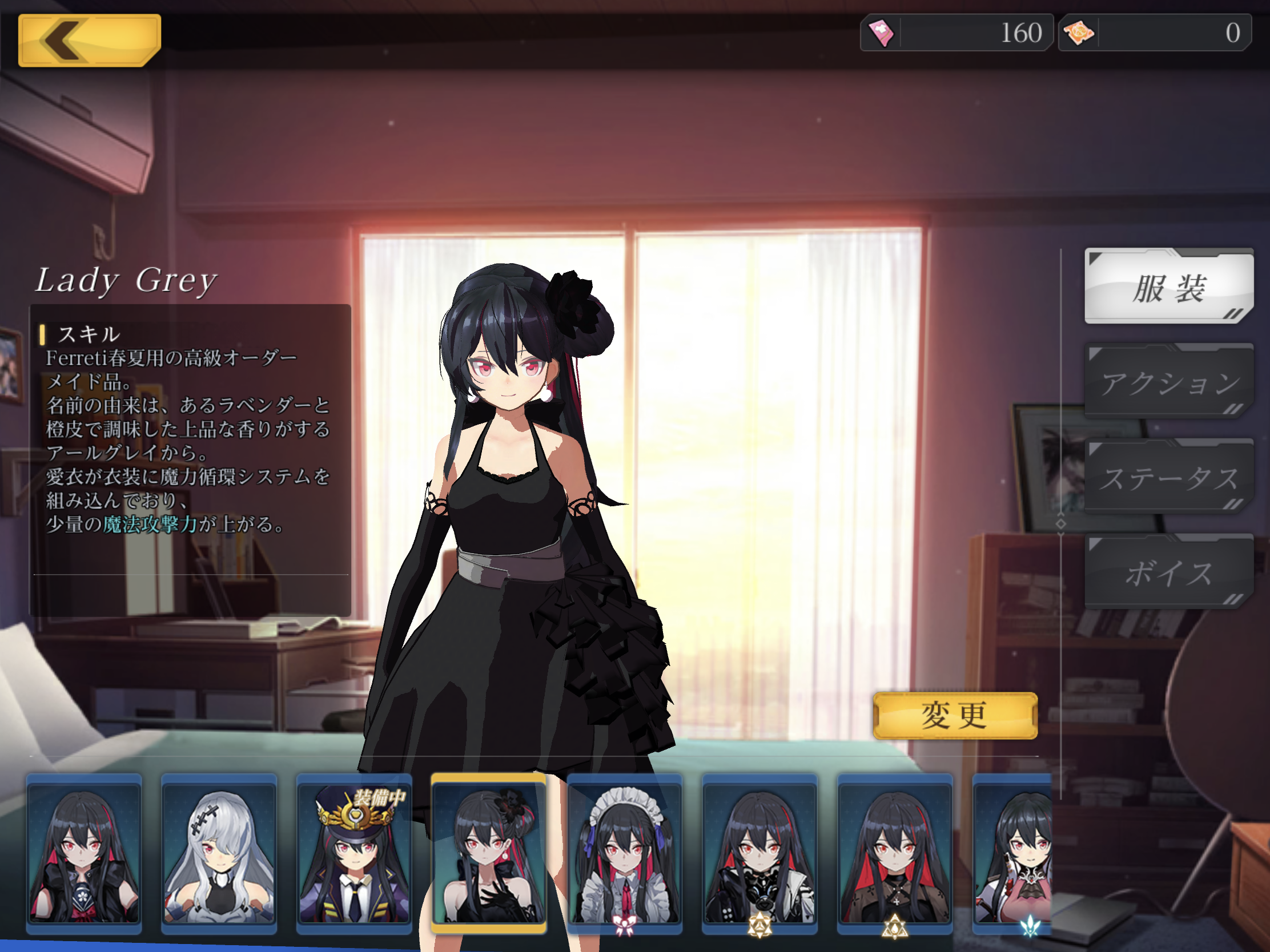Select the ボイス voice tab
The width and height of the screenshot is (1270, 952).
coord(1168,572)
